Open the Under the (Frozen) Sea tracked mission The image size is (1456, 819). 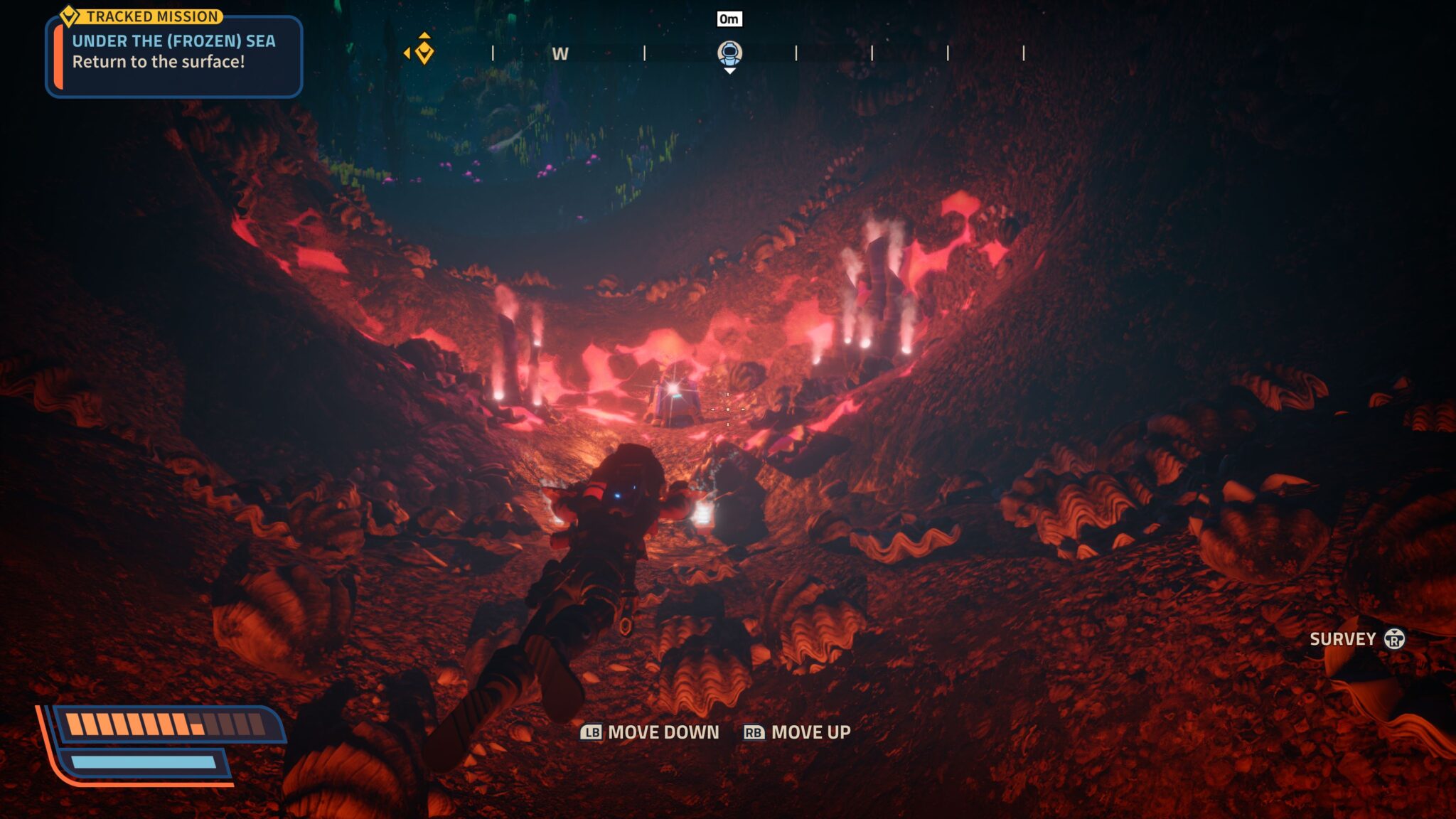coord(173,51)
